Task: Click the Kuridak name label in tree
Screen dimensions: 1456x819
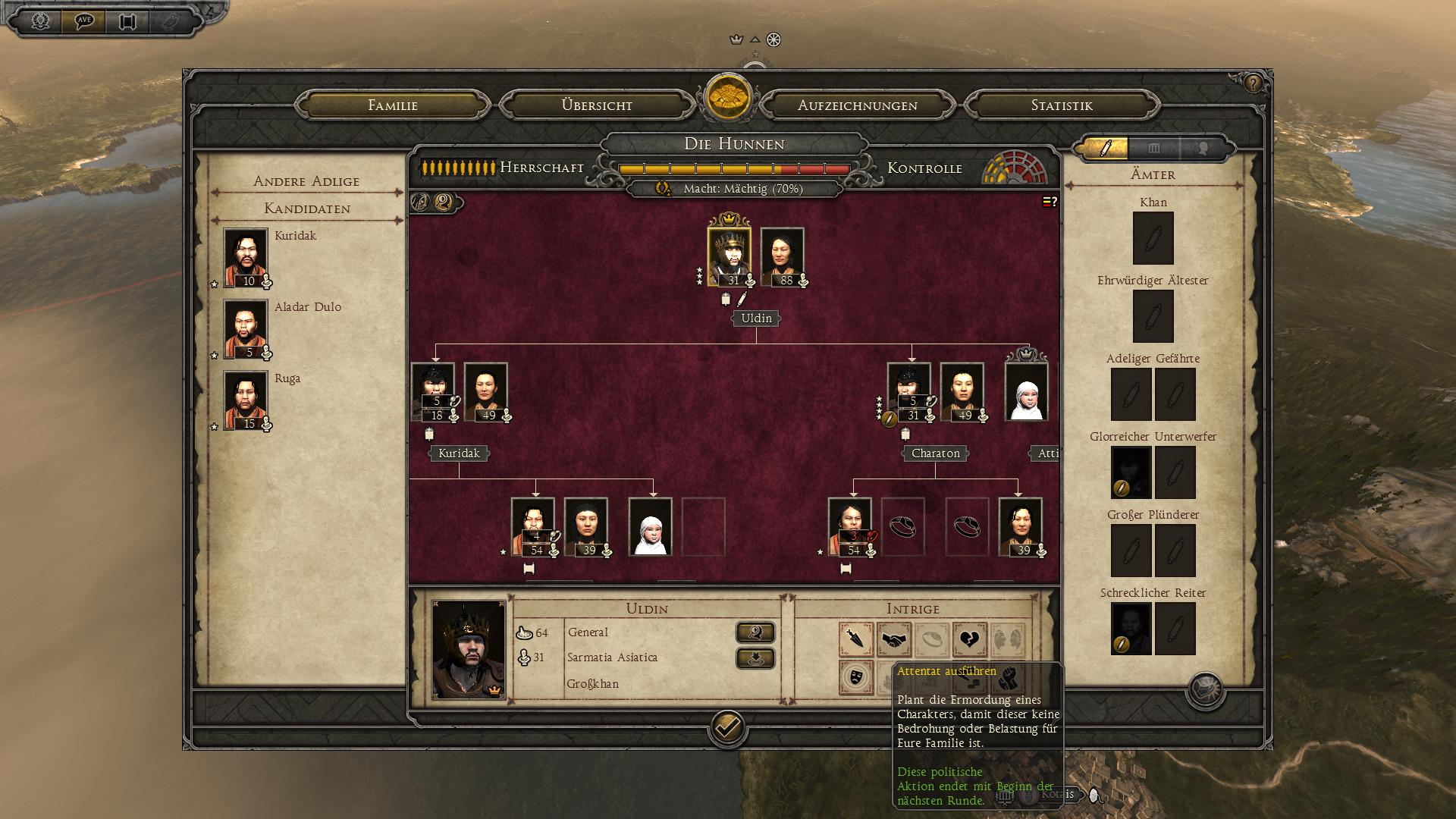Action: (459, 453)
